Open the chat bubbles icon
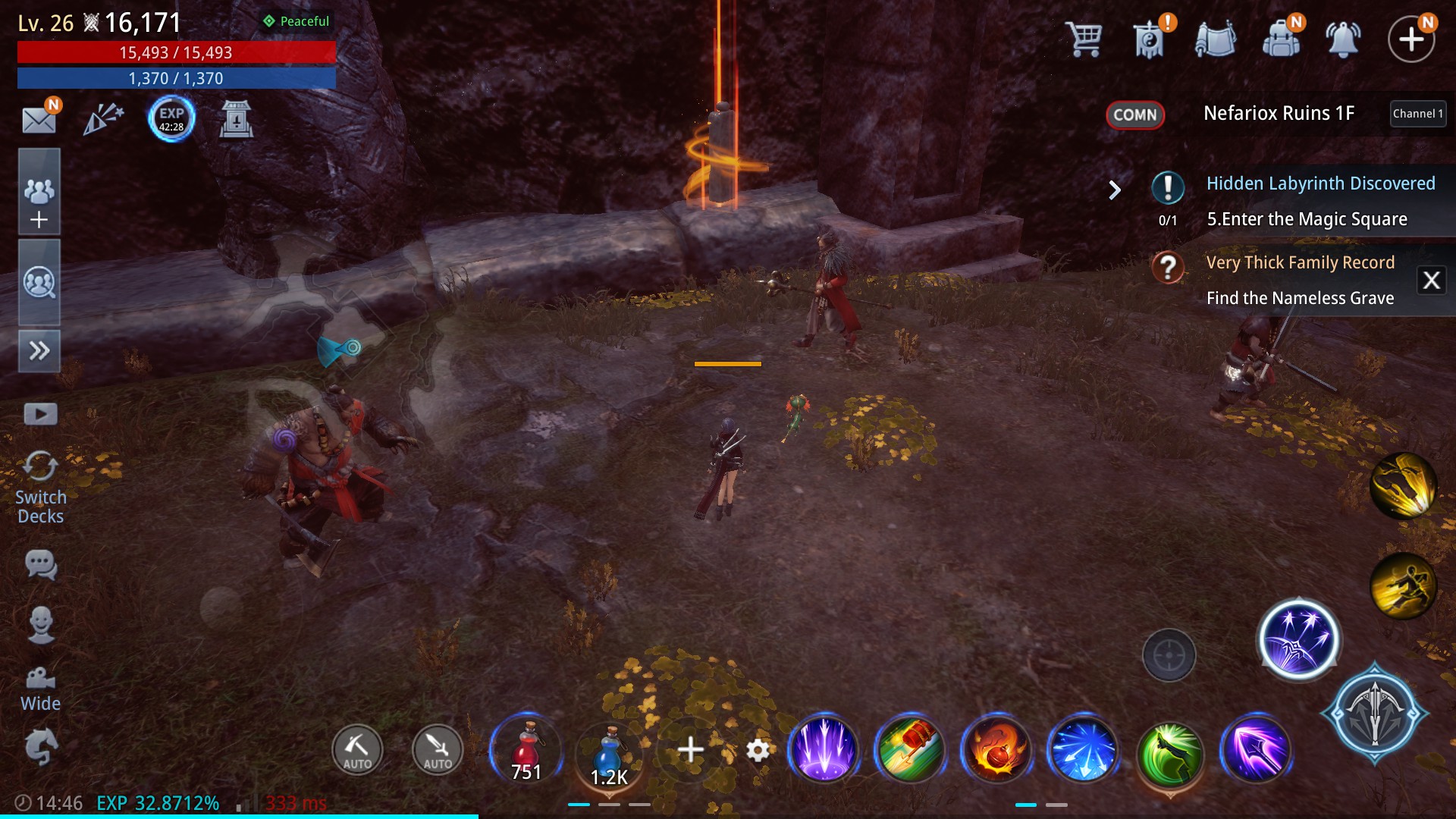This screenshot has width=1456, height=819. tap(40, 565)
